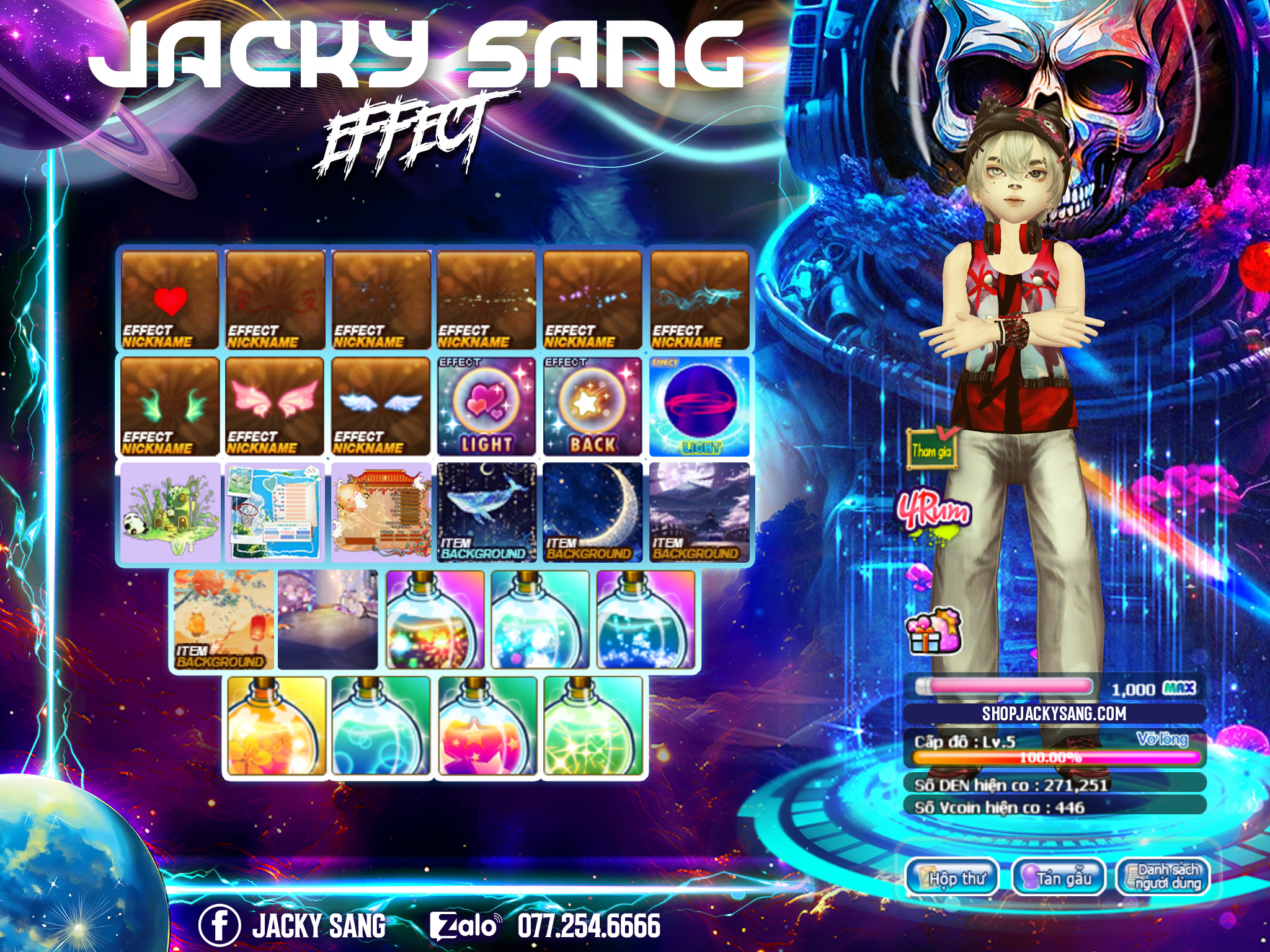Choose the crescent moon background

[592, 513]
